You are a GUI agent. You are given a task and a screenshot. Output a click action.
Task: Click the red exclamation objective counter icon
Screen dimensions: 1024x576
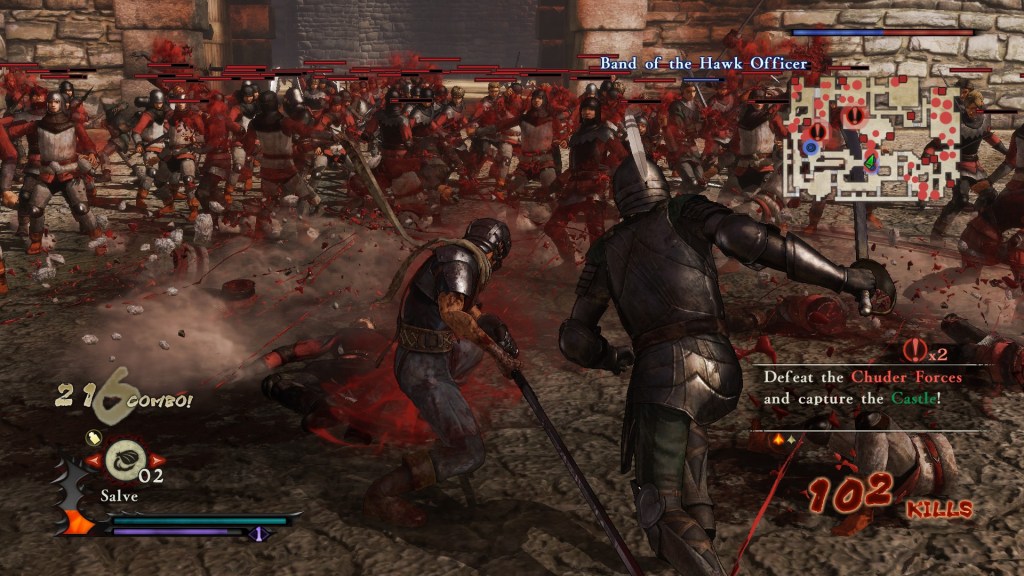tap(912, 350)
